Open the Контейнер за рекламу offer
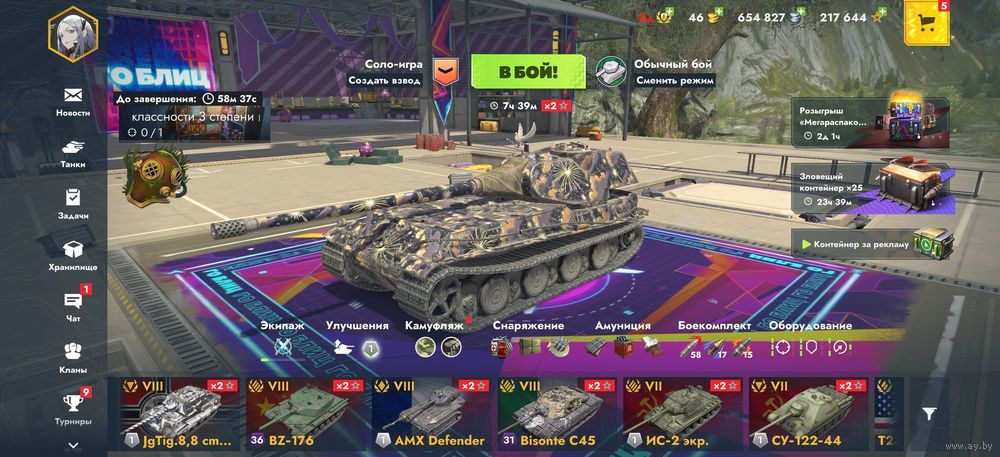Image resolution: width=1000 pixels, height=457 pixels. coord(872,244)
